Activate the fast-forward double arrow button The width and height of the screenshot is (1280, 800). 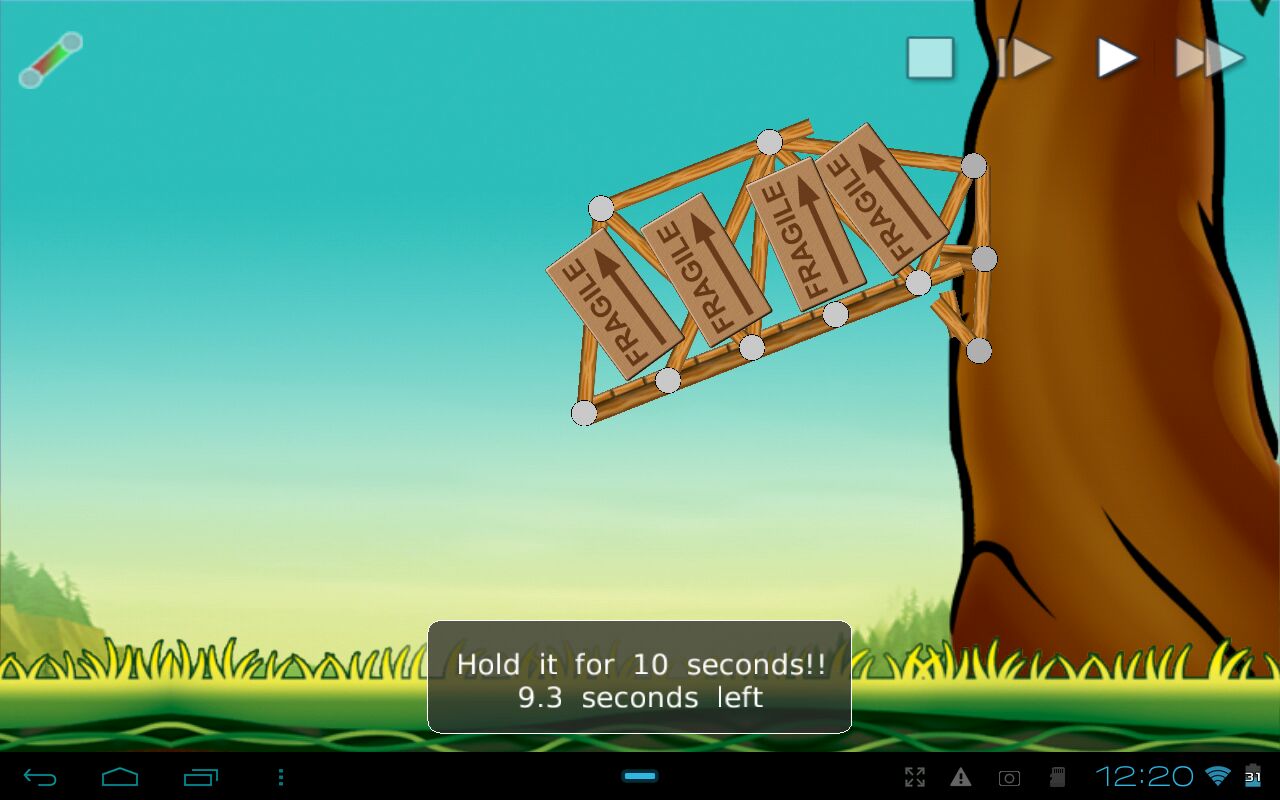(1209, 58)
